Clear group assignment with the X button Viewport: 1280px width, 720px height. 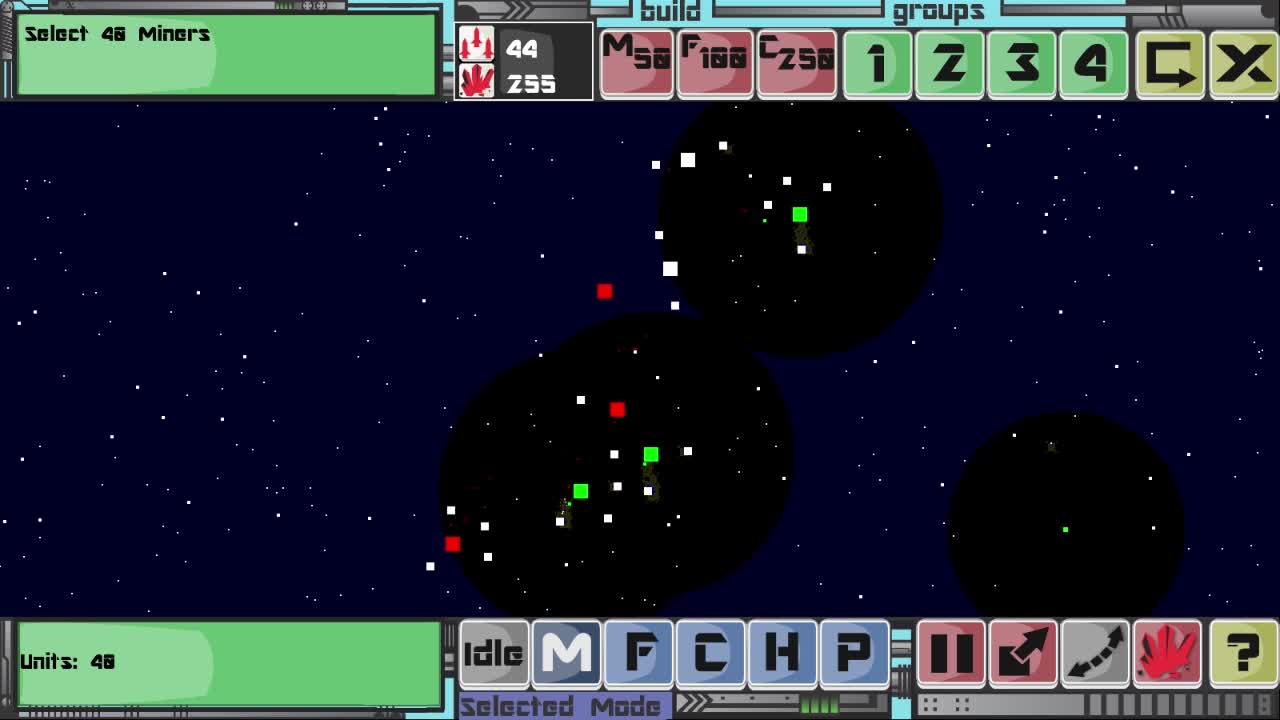coord(1242,62)
